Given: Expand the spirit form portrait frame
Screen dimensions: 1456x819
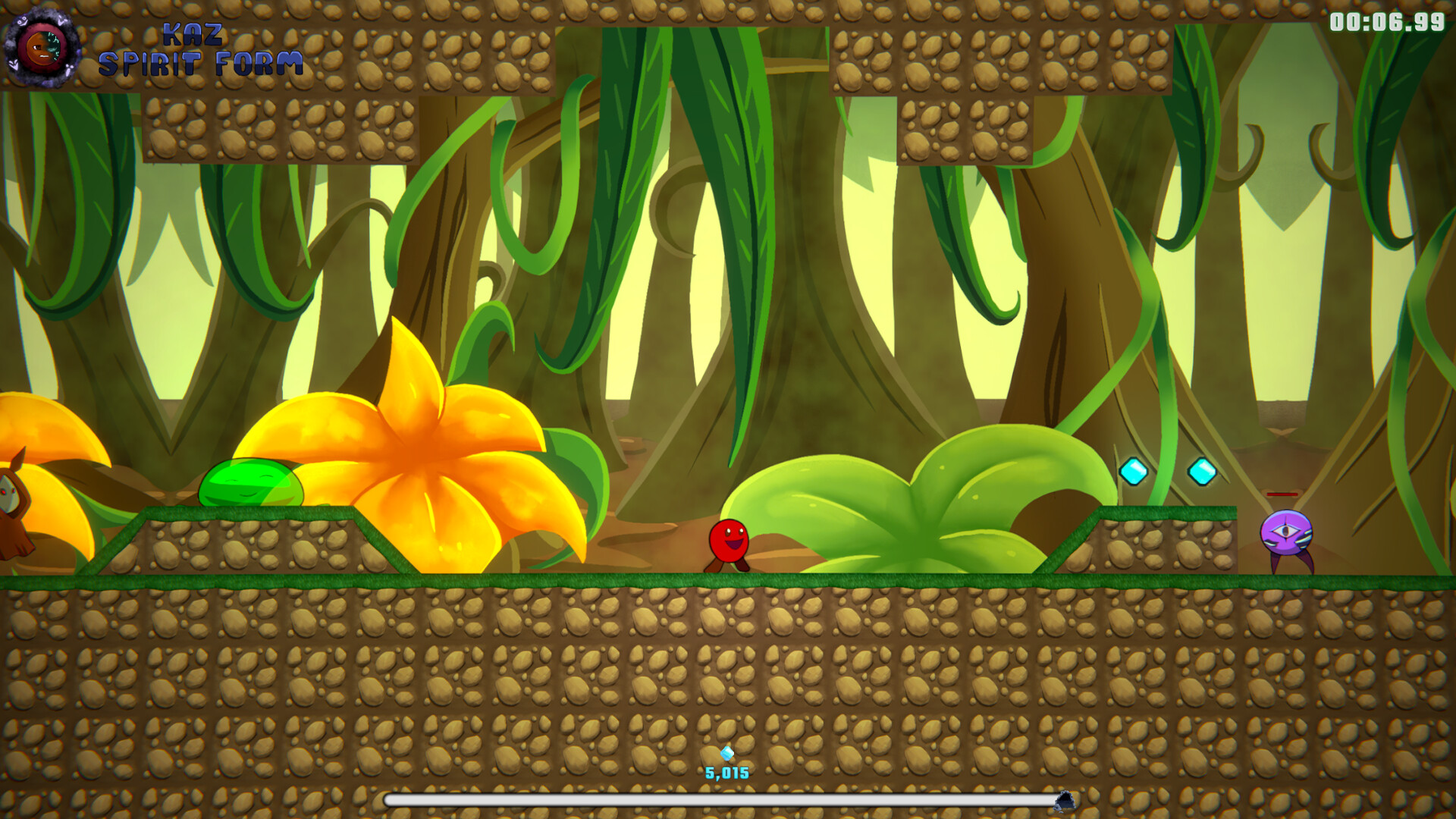Looking at the screenshot, I should tap(42, 45).
